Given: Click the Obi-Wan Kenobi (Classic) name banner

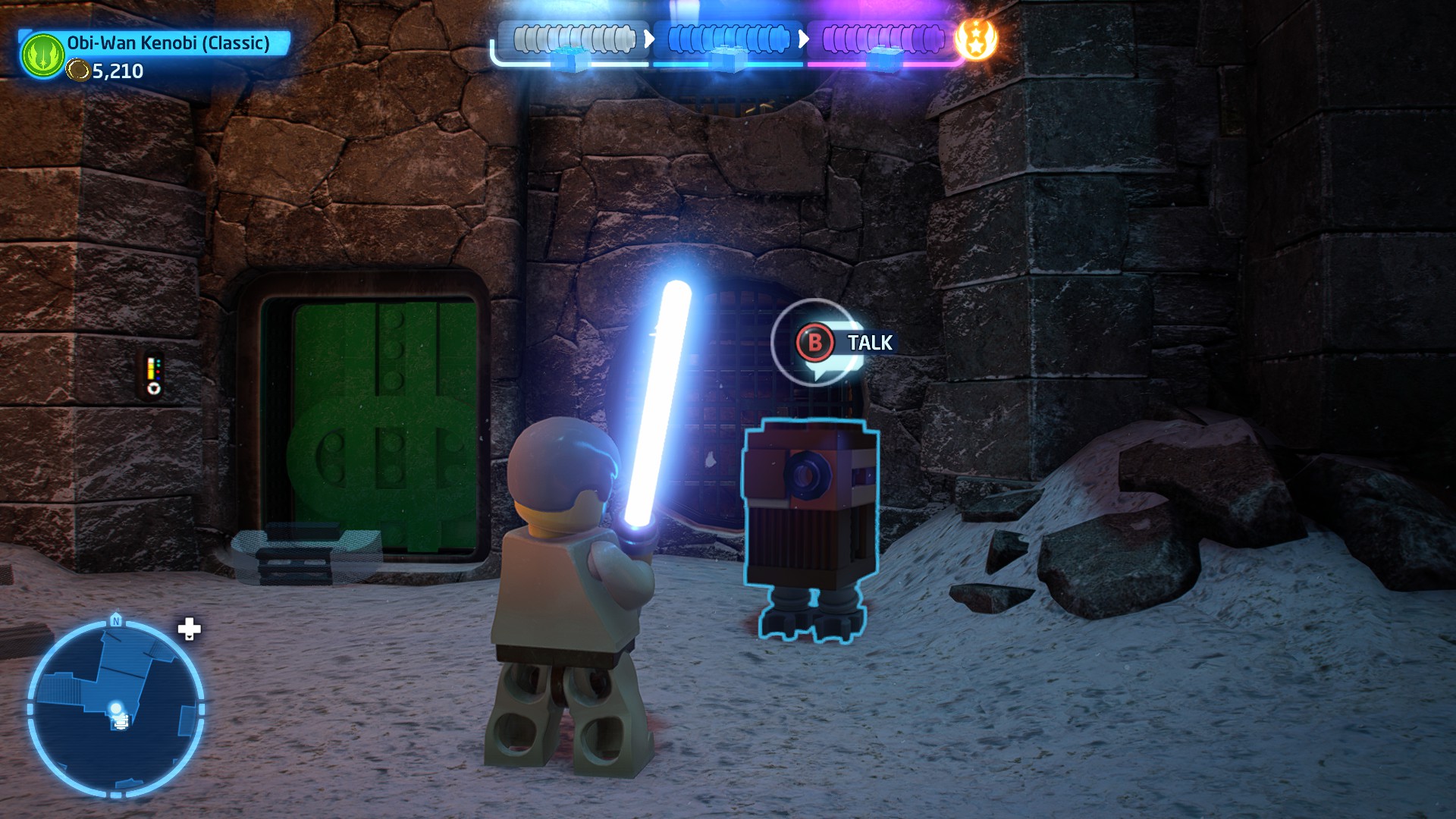Looking at the screenshot, I should pyautogui.click(x=168, y=43).
